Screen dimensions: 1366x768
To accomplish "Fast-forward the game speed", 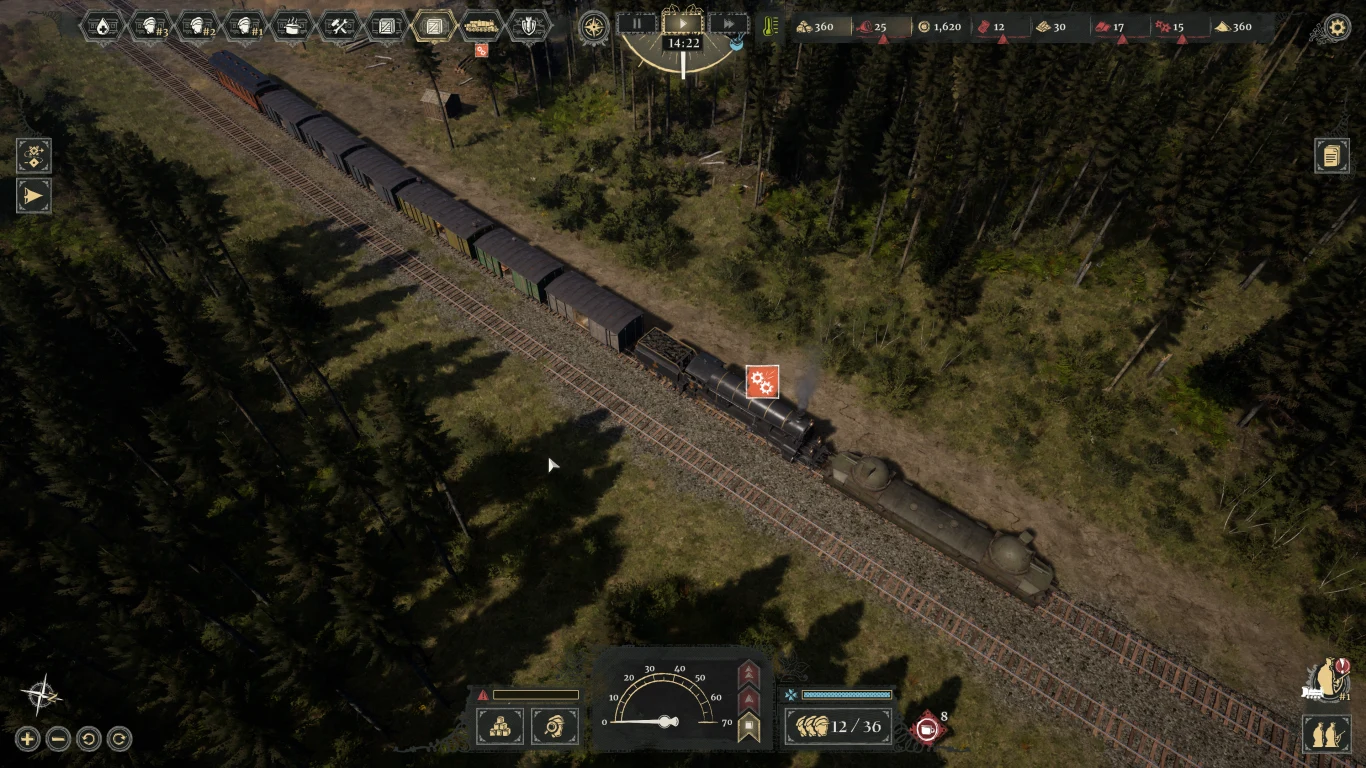I will point(729,26).
